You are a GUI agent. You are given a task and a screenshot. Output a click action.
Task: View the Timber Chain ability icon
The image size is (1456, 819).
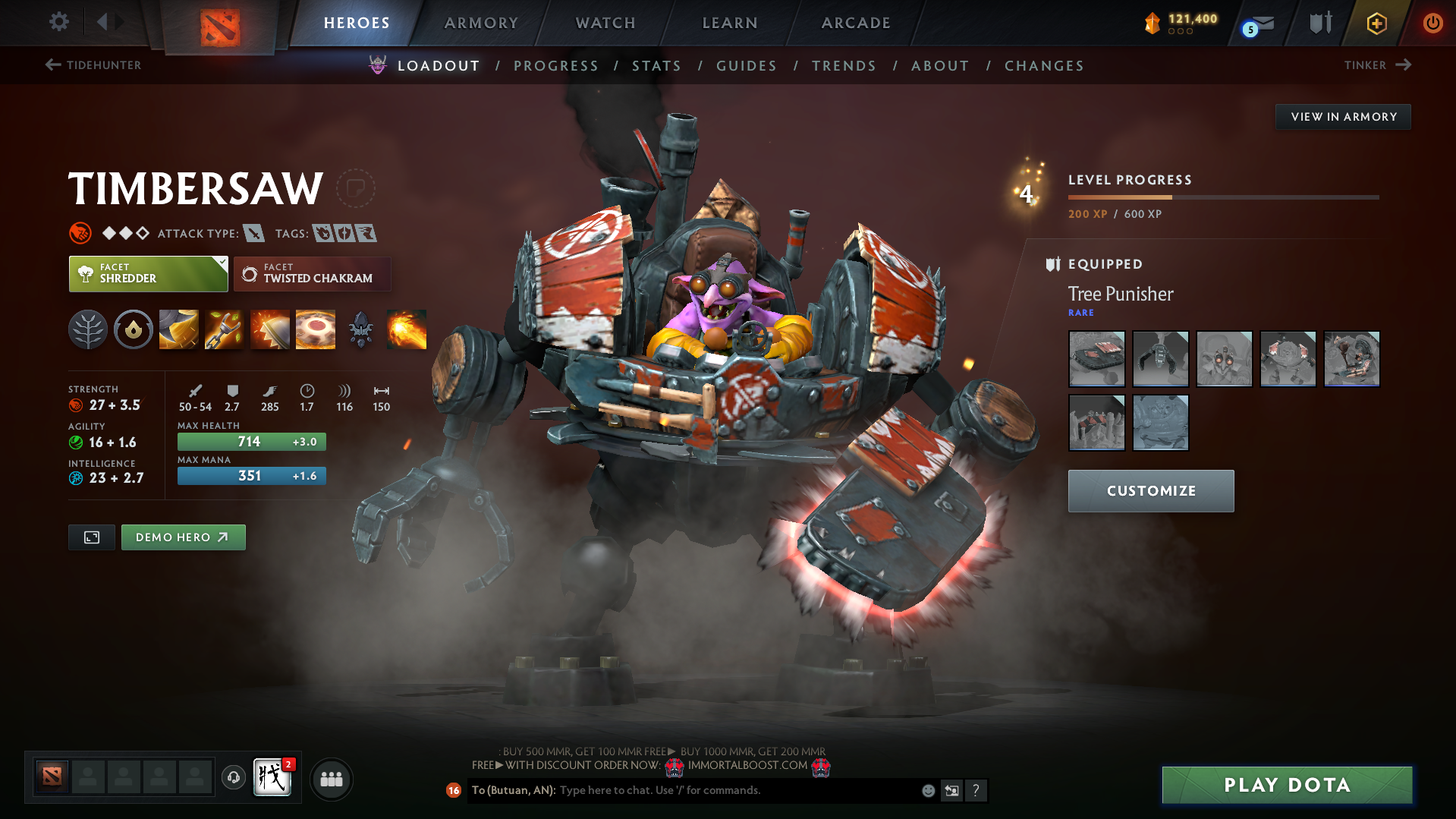click(224, 329)
